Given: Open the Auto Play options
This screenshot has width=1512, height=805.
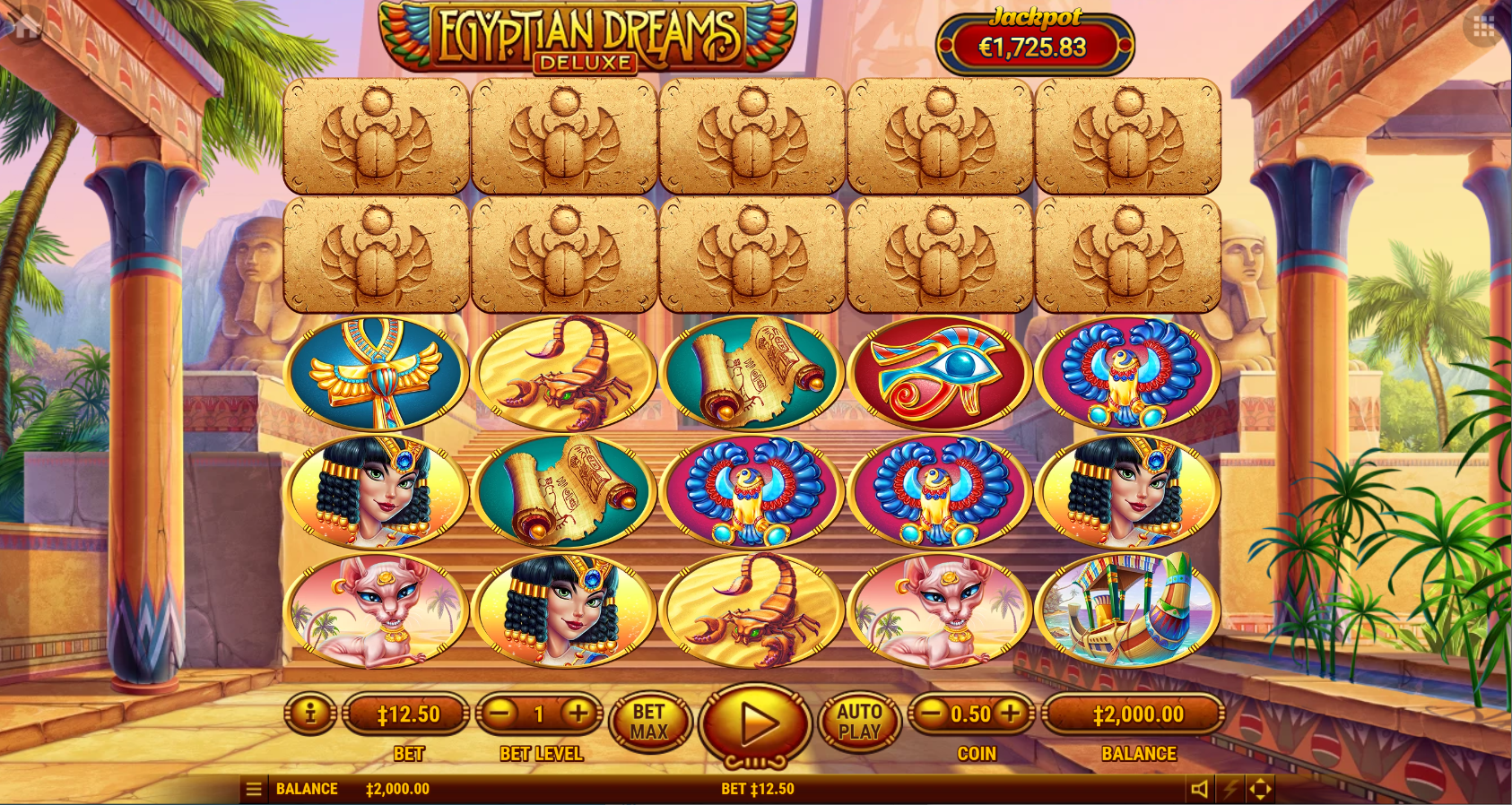Looking at the screenshot, I should click(859, 723).
